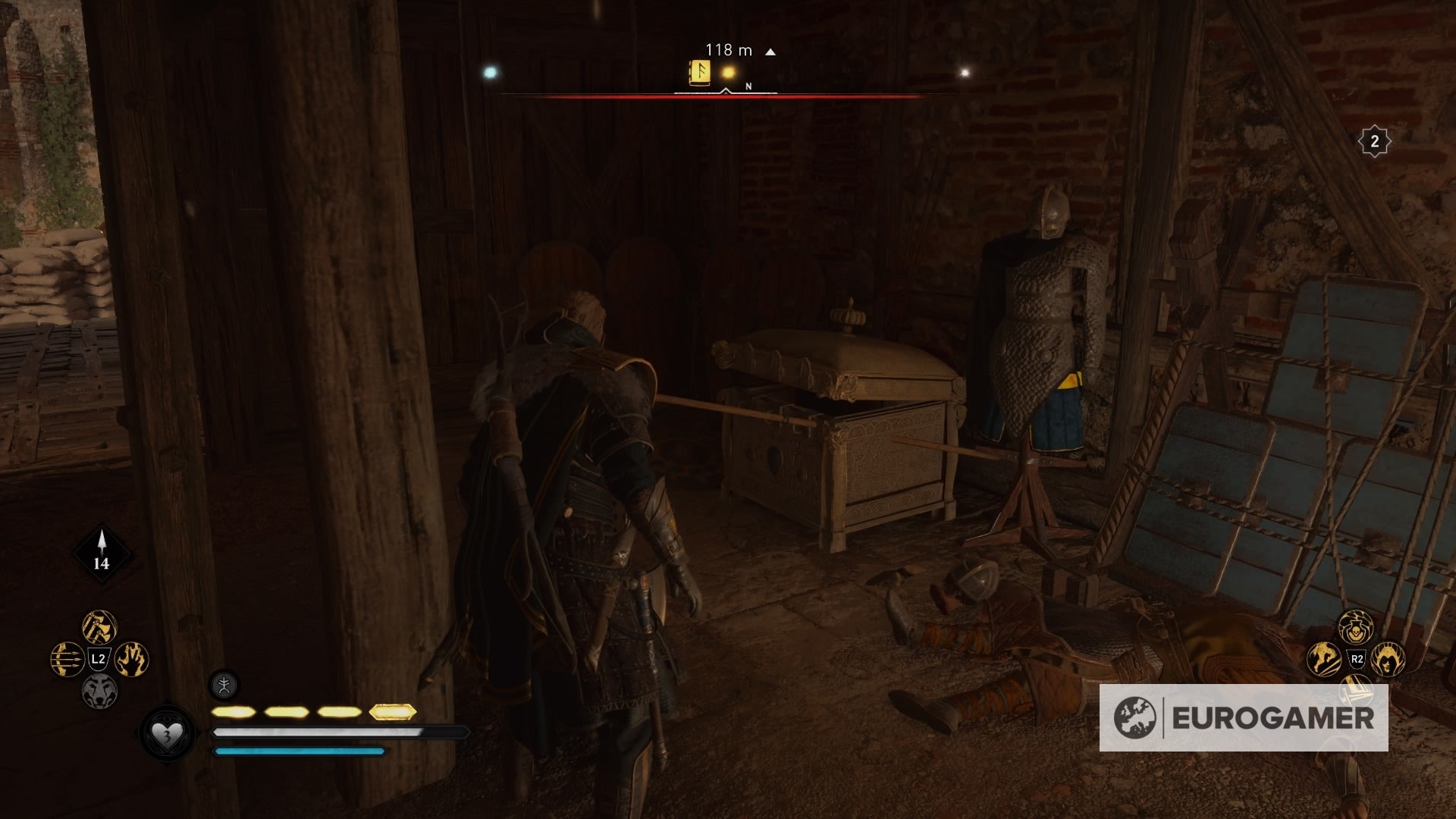Open the level 2 diamond indicator
The image size is (1456, 819).
point(1374,141)
